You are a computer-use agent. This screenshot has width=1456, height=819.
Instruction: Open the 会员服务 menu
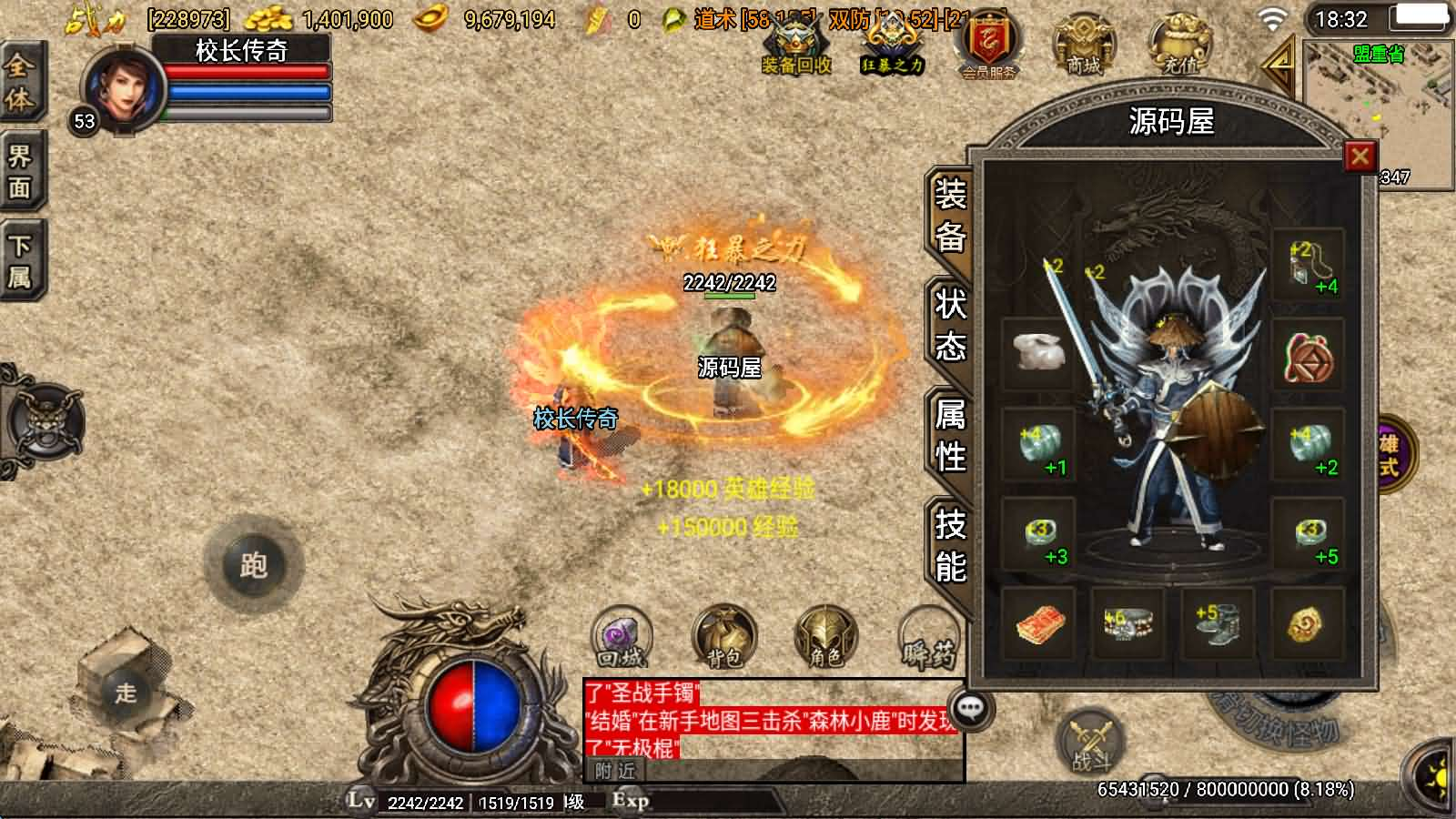point(988,46)
